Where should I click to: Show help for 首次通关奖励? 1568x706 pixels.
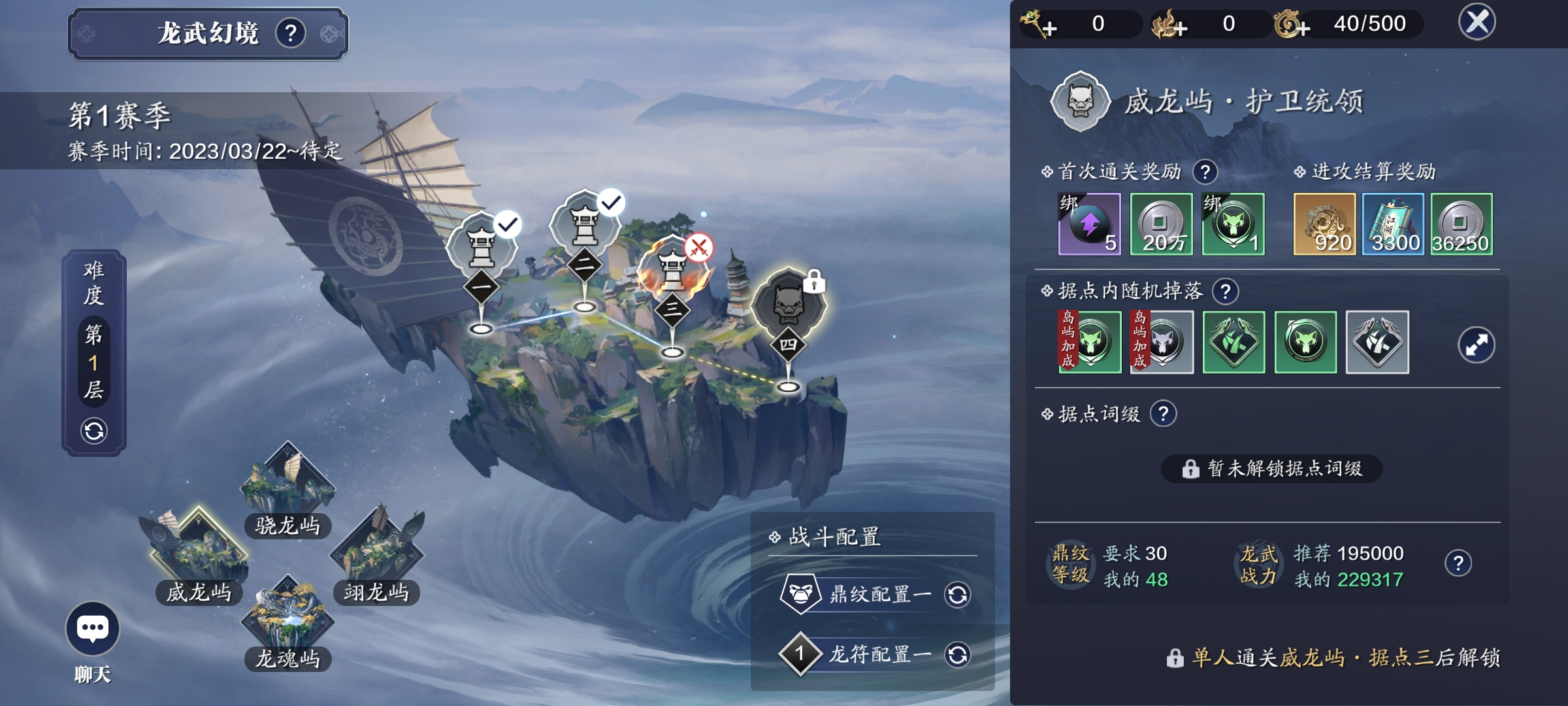click(1205, 172)
